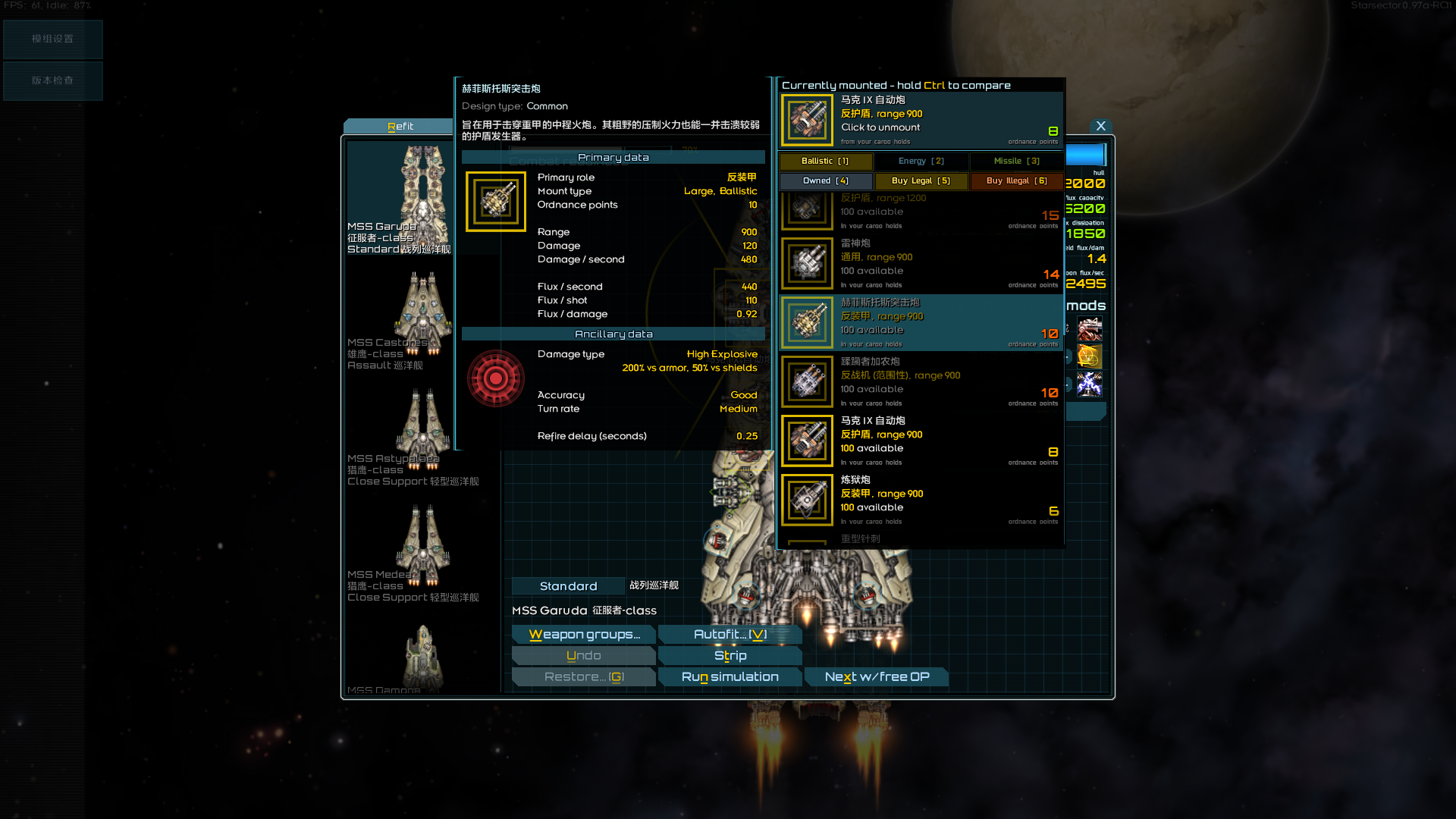Click the top hullmod icon under the mods panel
The height and width of the screenshot is (819, 1456).
tap(1090, 328)
